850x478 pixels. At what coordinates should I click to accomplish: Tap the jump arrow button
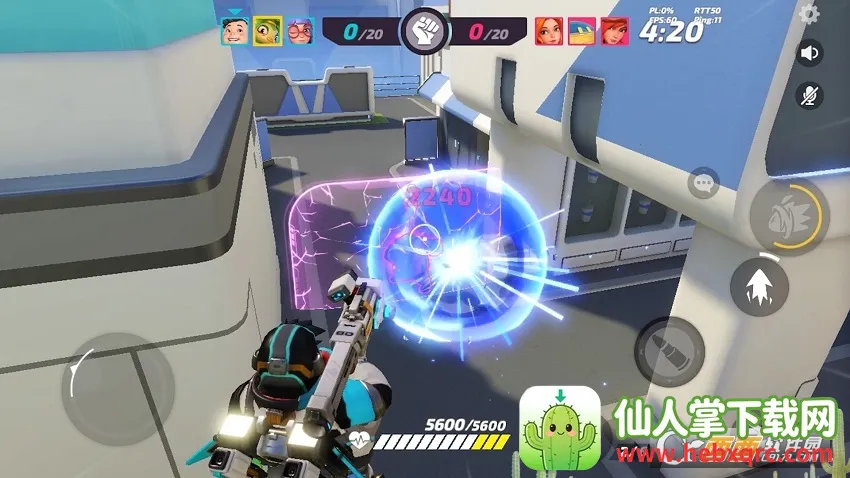click(x=762, y=286)
